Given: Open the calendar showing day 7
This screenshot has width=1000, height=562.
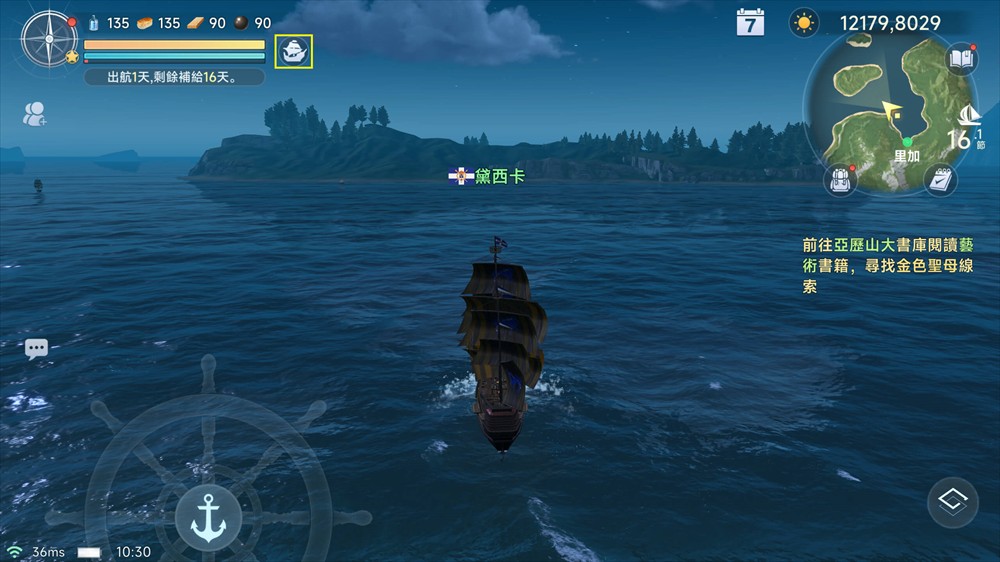Looking at the screenshot, I should coord(750,23).
